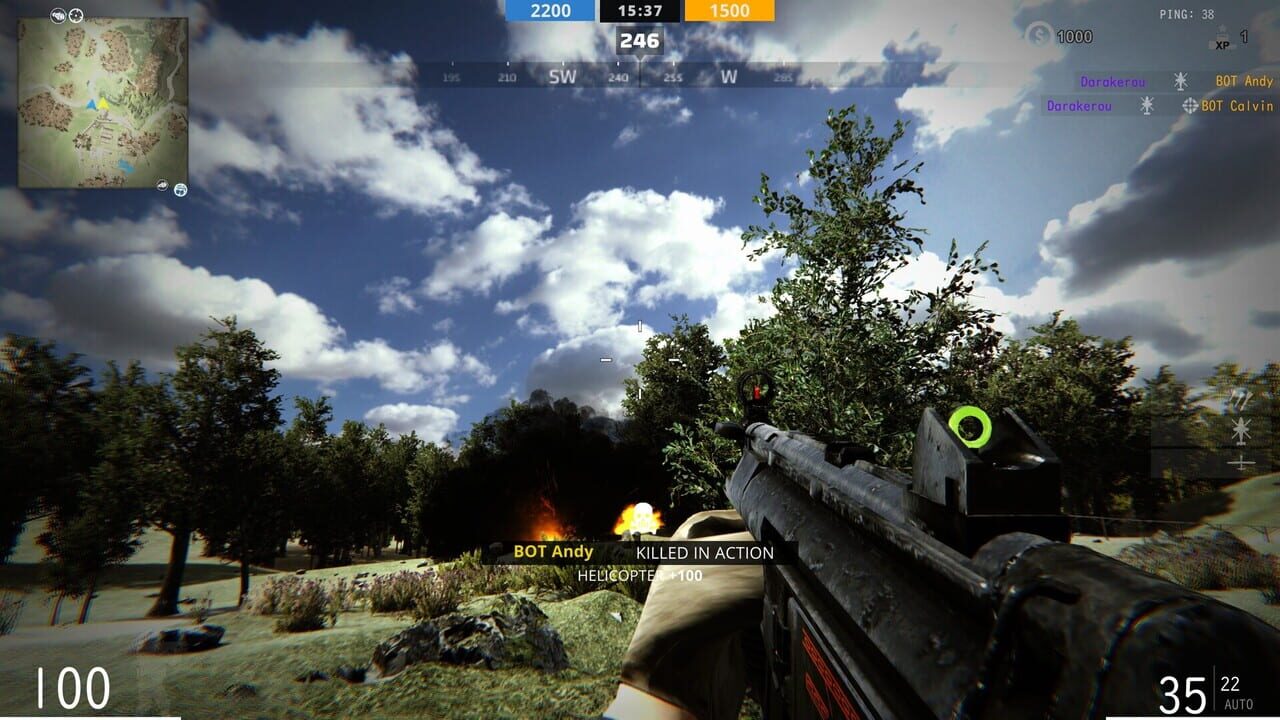Click the XP rank icon
Image resolution: width=1280 pixels, height=720 pixels.
pos(1221,40)
